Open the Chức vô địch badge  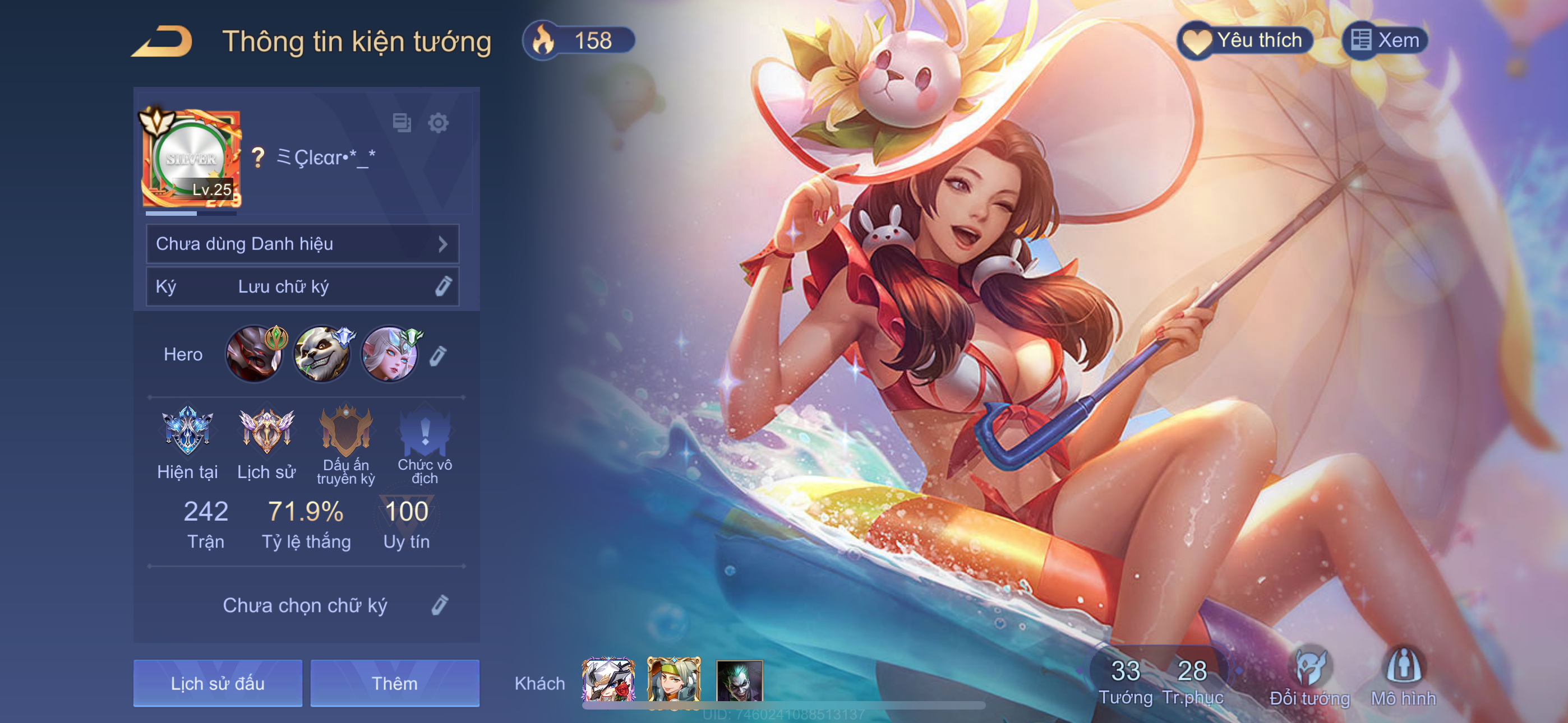[x=425, y=431]
